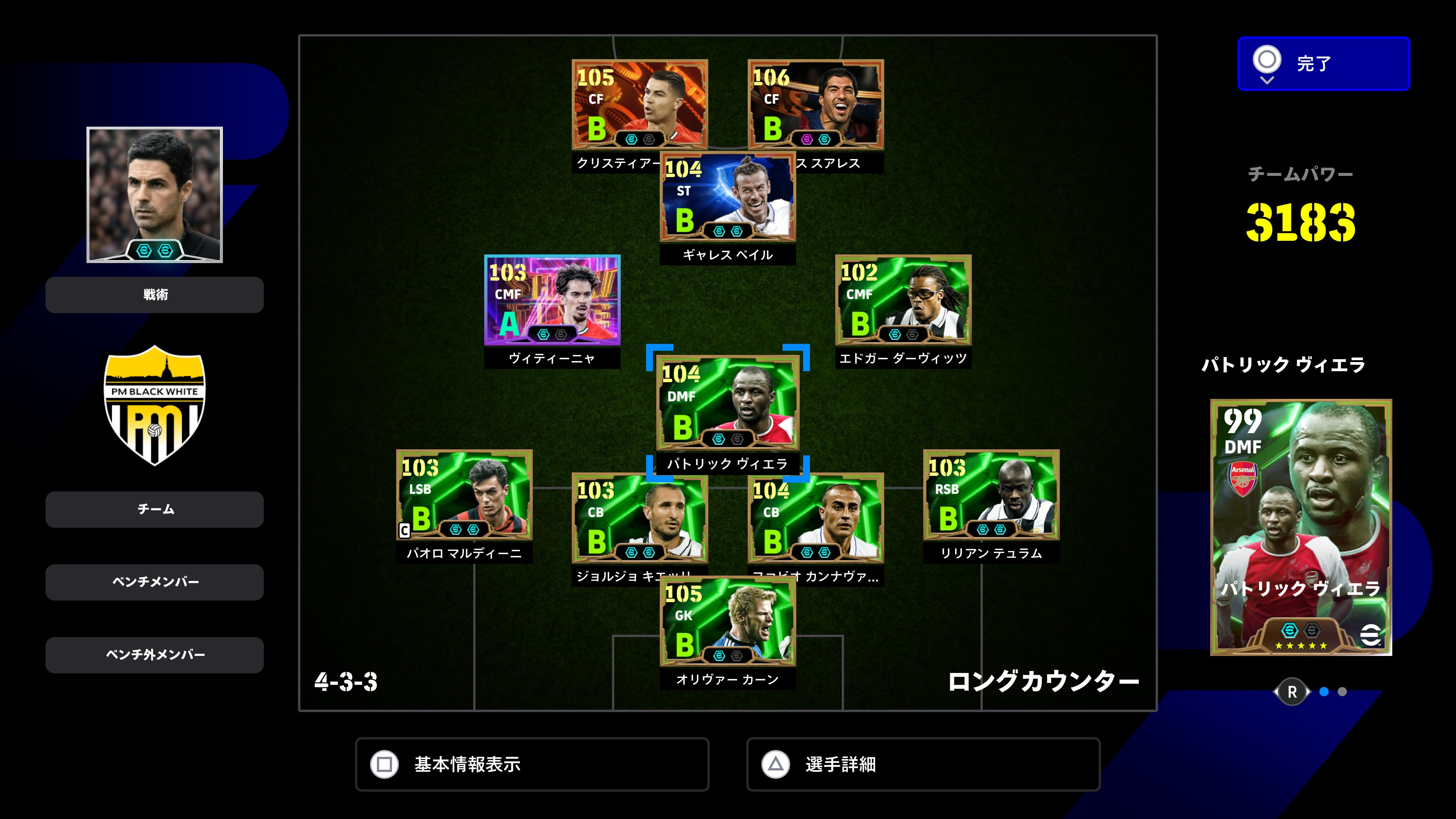Pick Gareth Bale's 104 ST card

point(728,197)
